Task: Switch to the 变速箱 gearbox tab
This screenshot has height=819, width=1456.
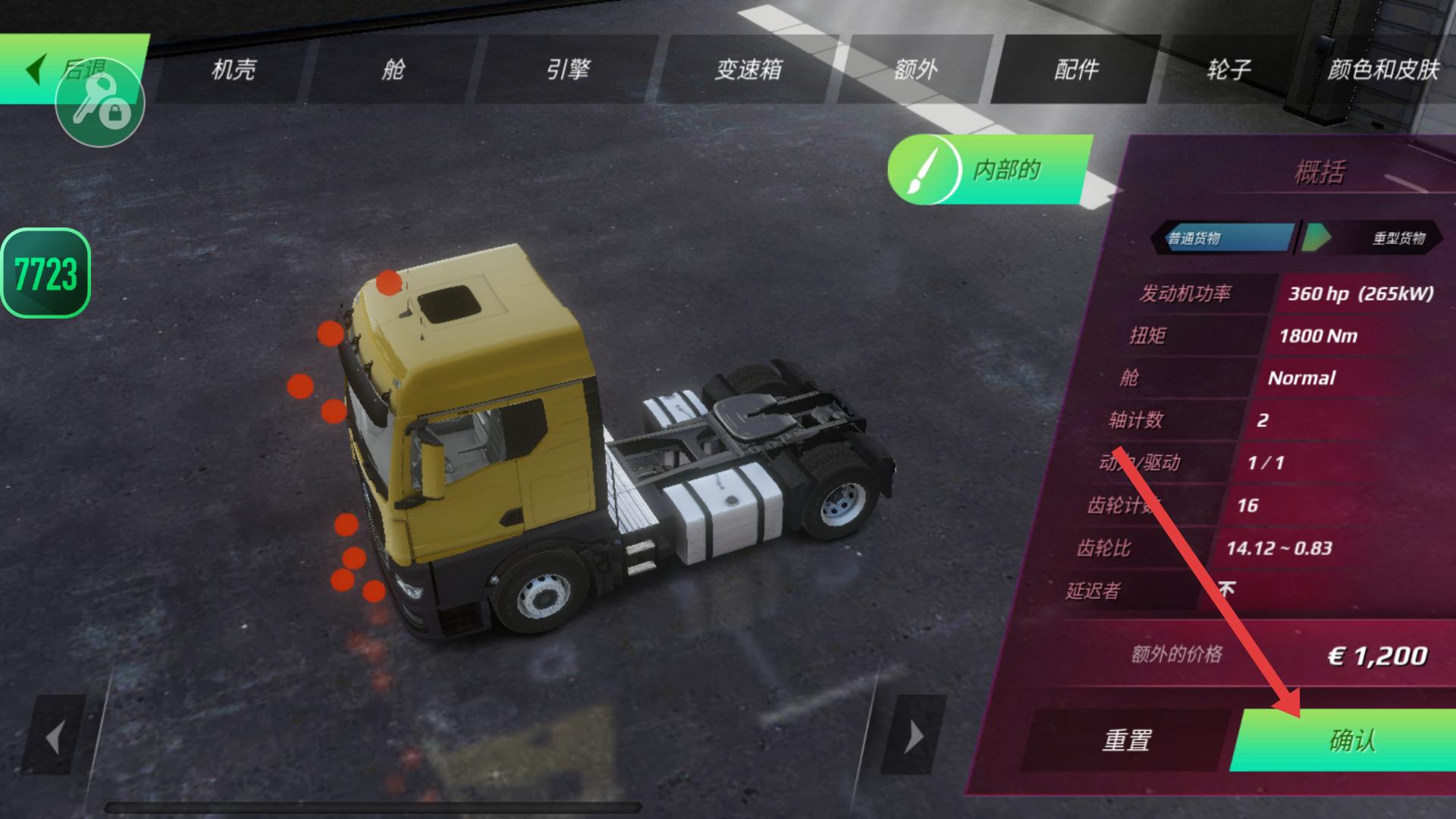Action: pos(748,70)
